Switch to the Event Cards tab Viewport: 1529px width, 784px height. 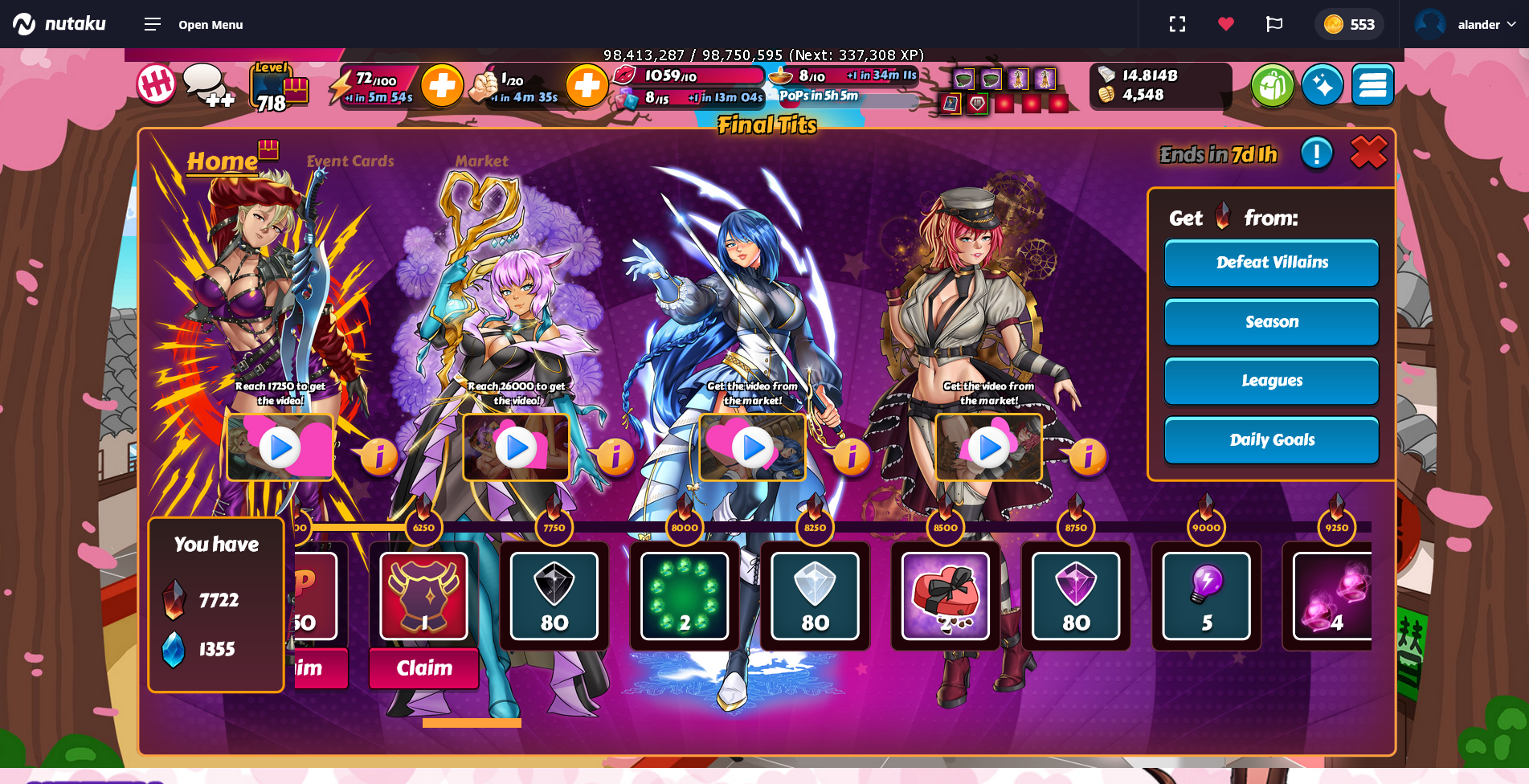tap(350, 161)
